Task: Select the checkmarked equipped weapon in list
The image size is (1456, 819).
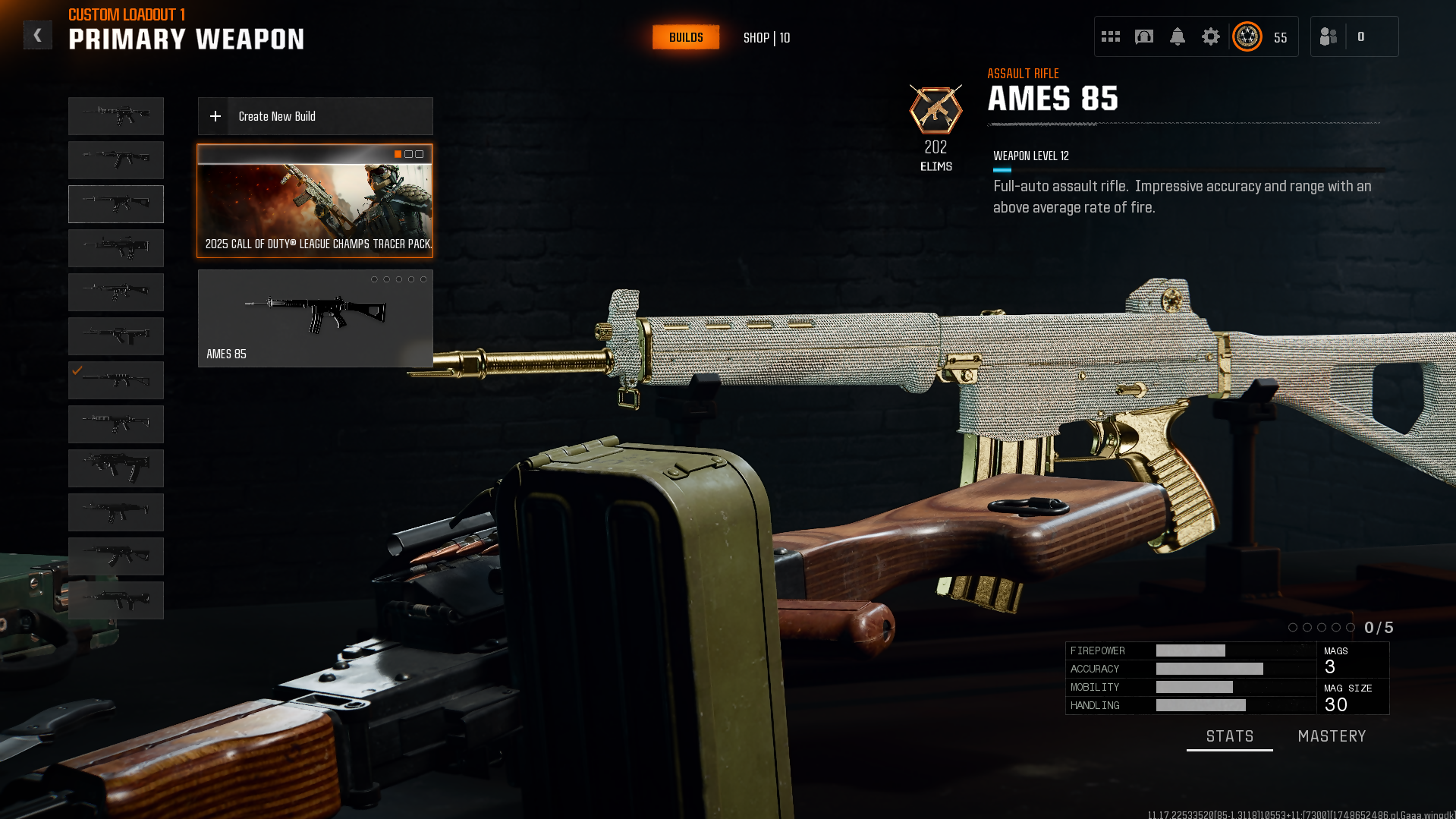Action: 116,380
